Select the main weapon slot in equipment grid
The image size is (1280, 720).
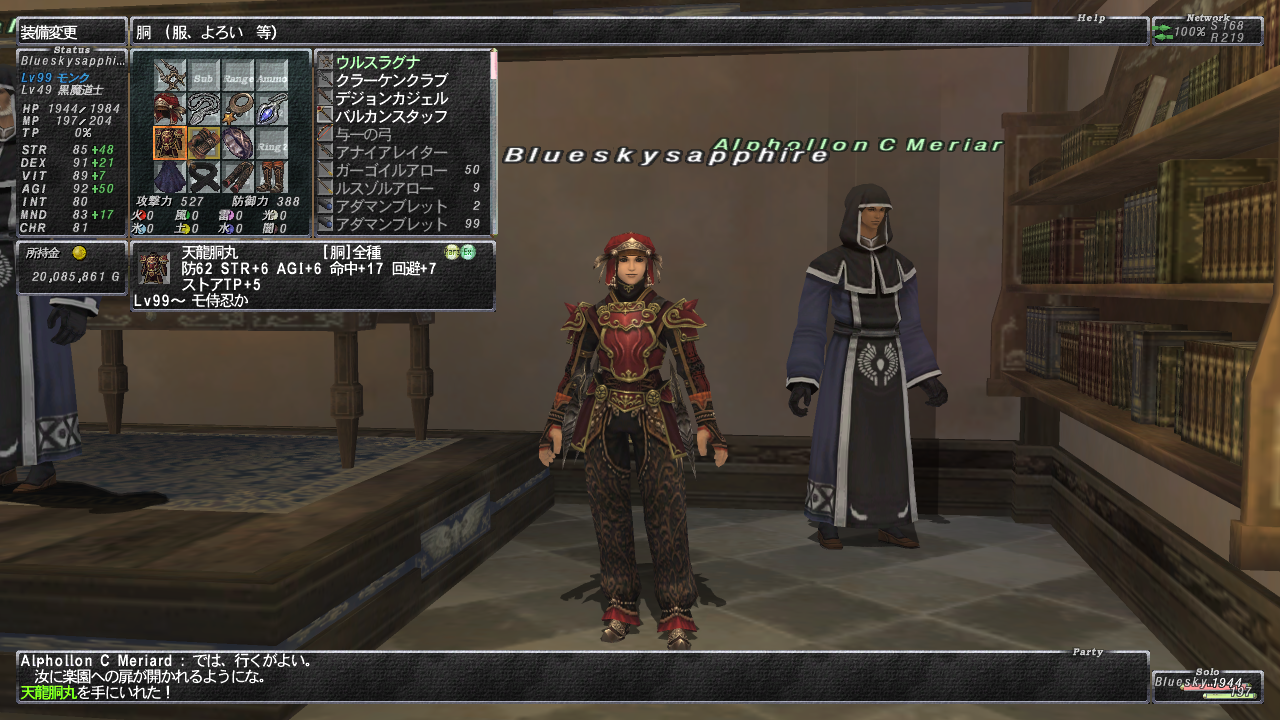point(170,76)
